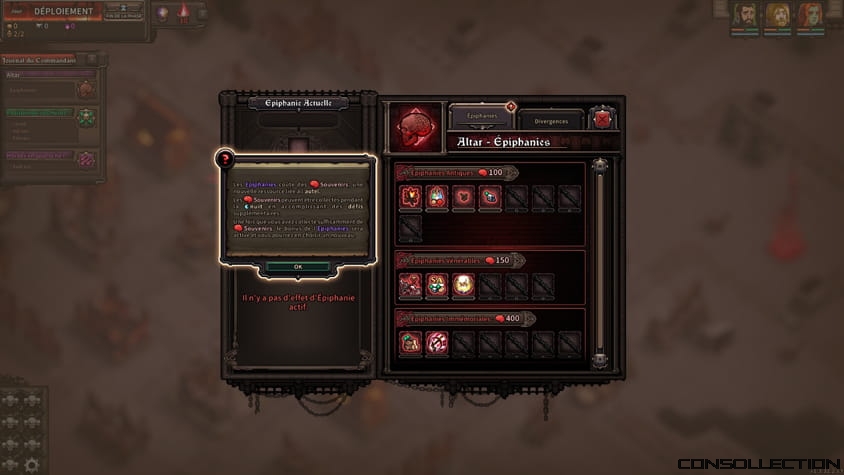This screenshot has width=844, height=475.
Task: Select the first Épiphanies Vénérables icon
Action: pos(410,286)
